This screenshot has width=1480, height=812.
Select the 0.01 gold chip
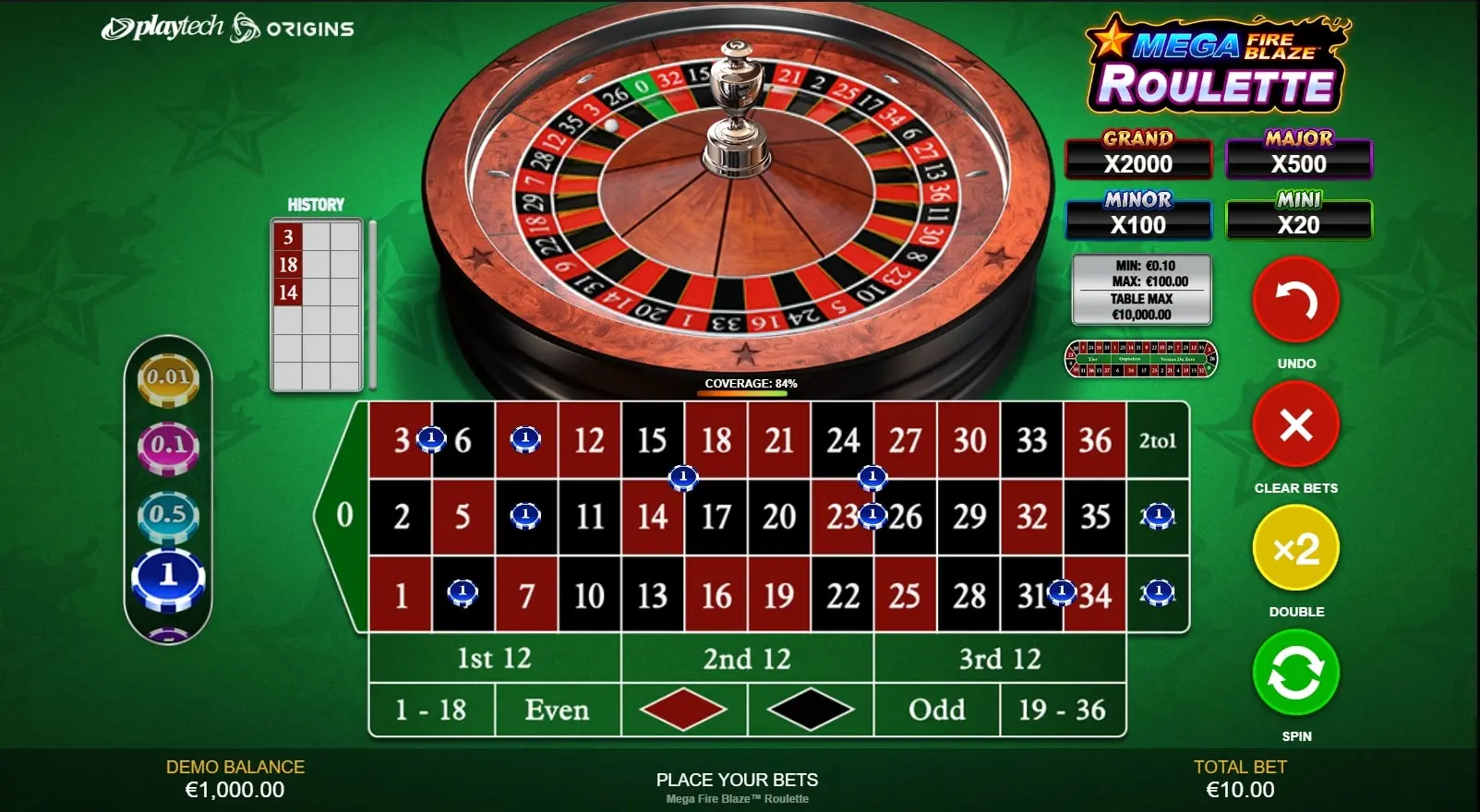168,377
